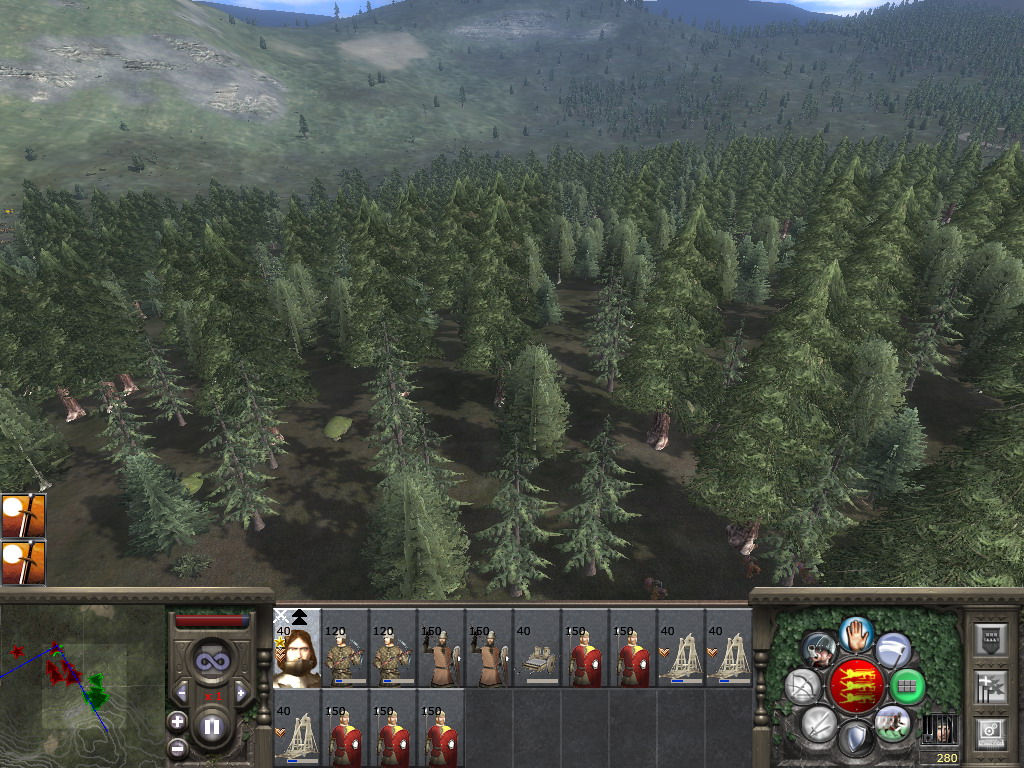Order withdraw with the white flag icon
Screen dimensions: 1024x768
(x=893, y=650)
